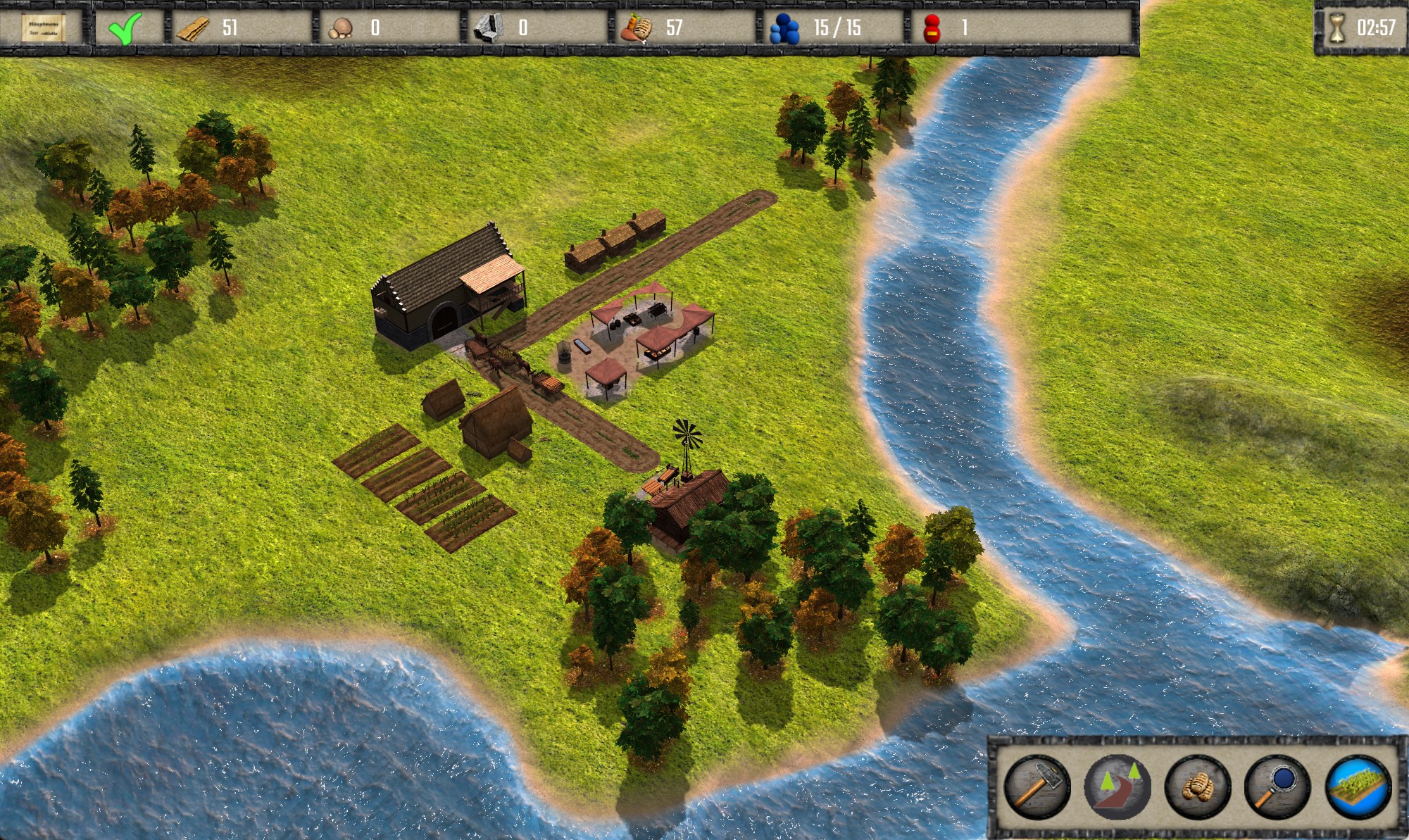Open the hammer build menu

click(x=1037, y=786)
